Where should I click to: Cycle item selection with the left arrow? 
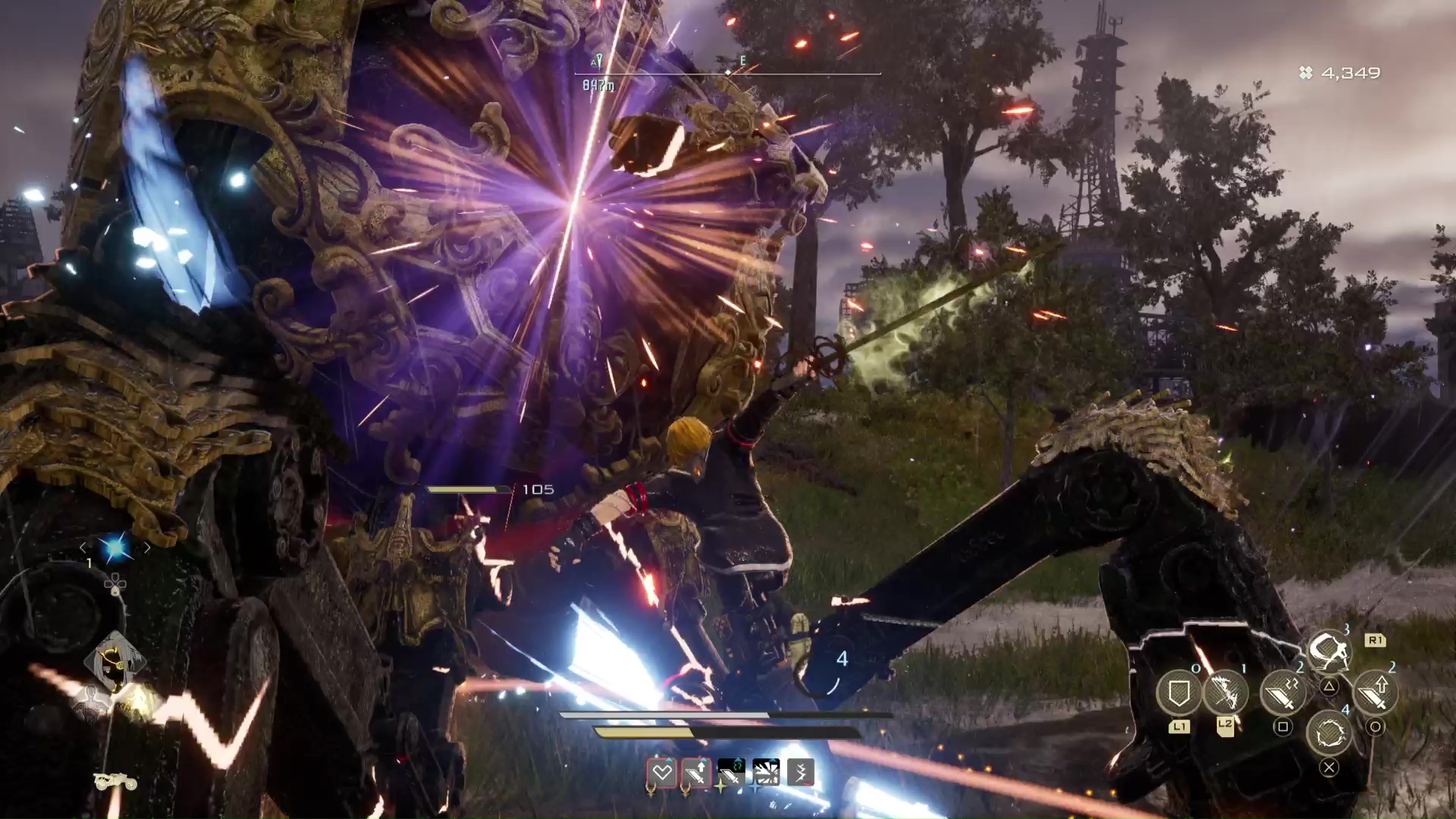tap(83, 548)
